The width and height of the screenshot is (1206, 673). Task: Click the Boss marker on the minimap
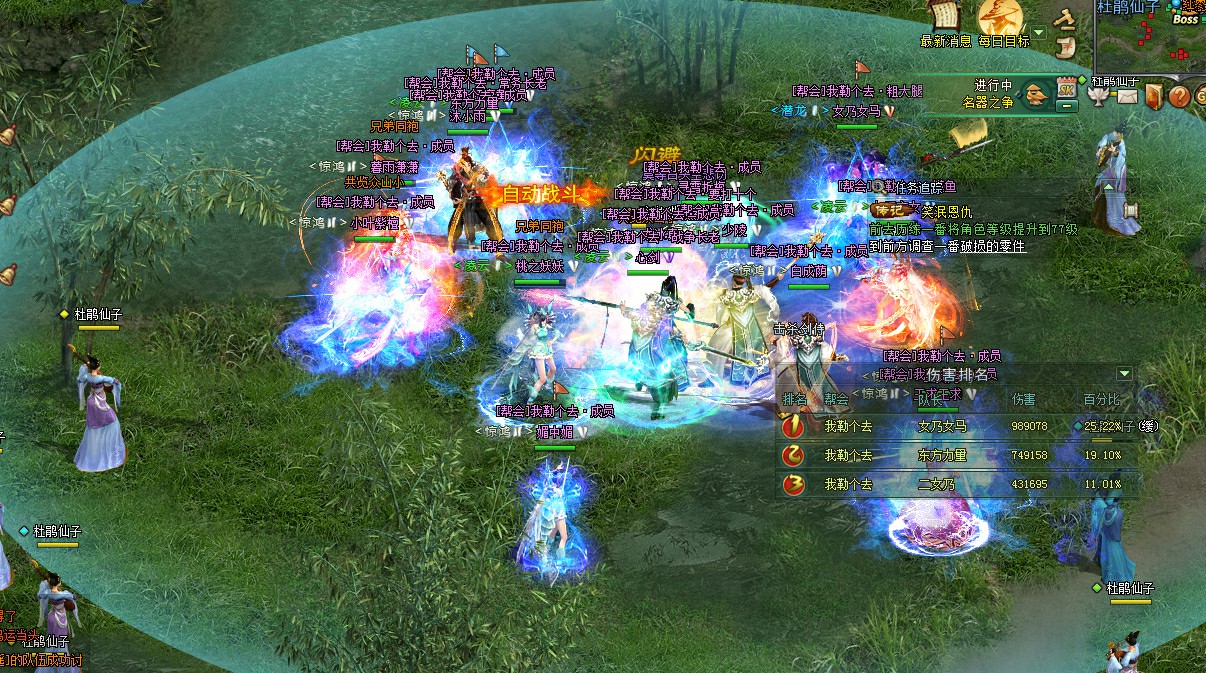click(x=1185, y=19)
